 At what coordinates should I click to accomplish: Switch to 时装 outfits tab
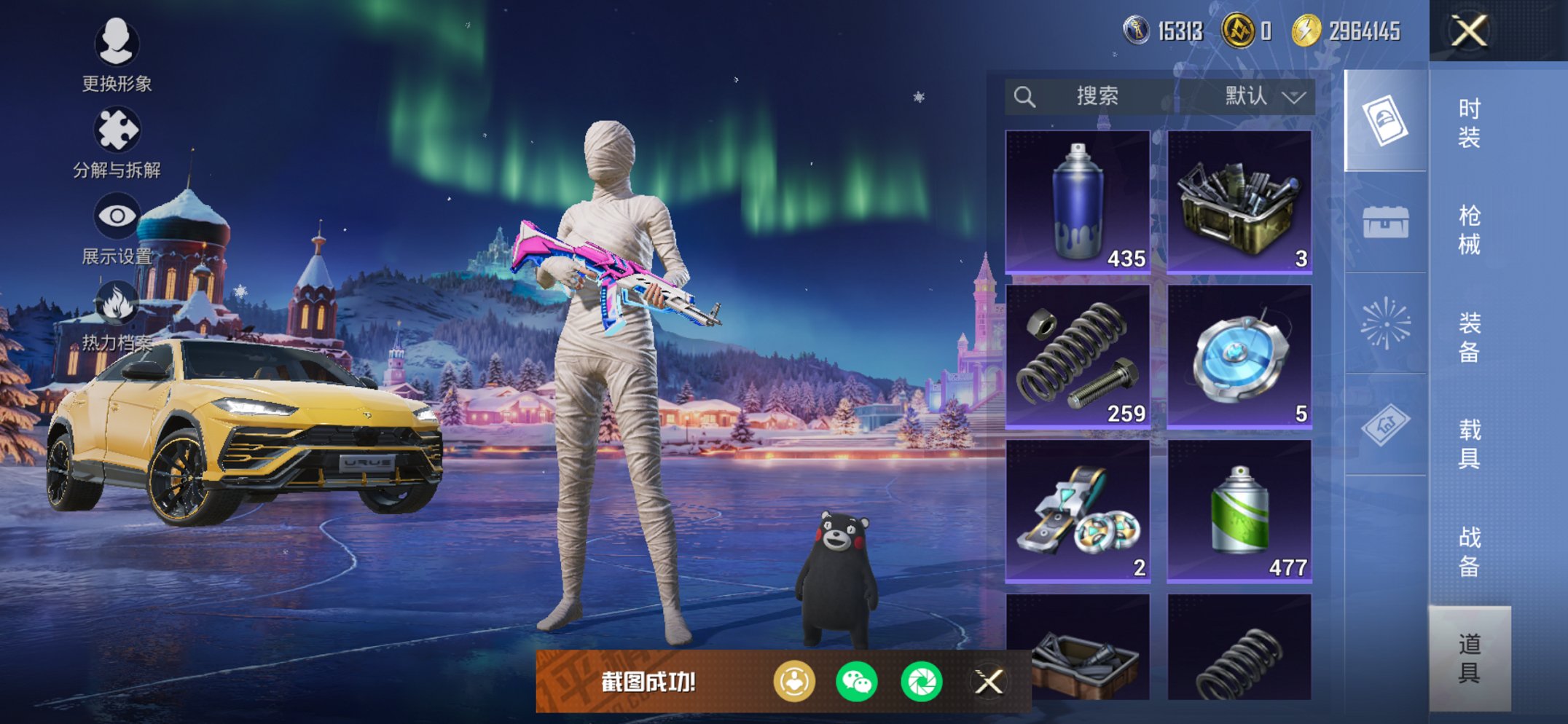click(1469, 122)
